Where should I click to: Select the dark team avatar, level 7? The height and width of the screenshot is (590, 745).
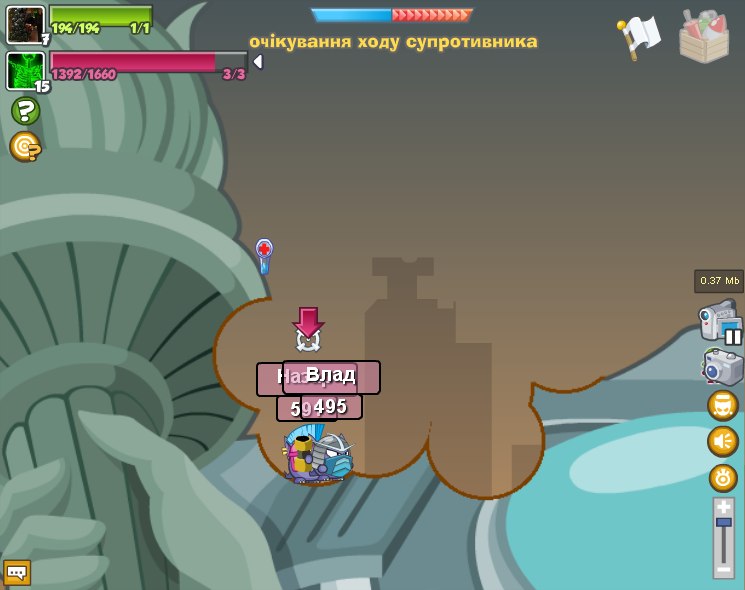click(x=25, y=24)
